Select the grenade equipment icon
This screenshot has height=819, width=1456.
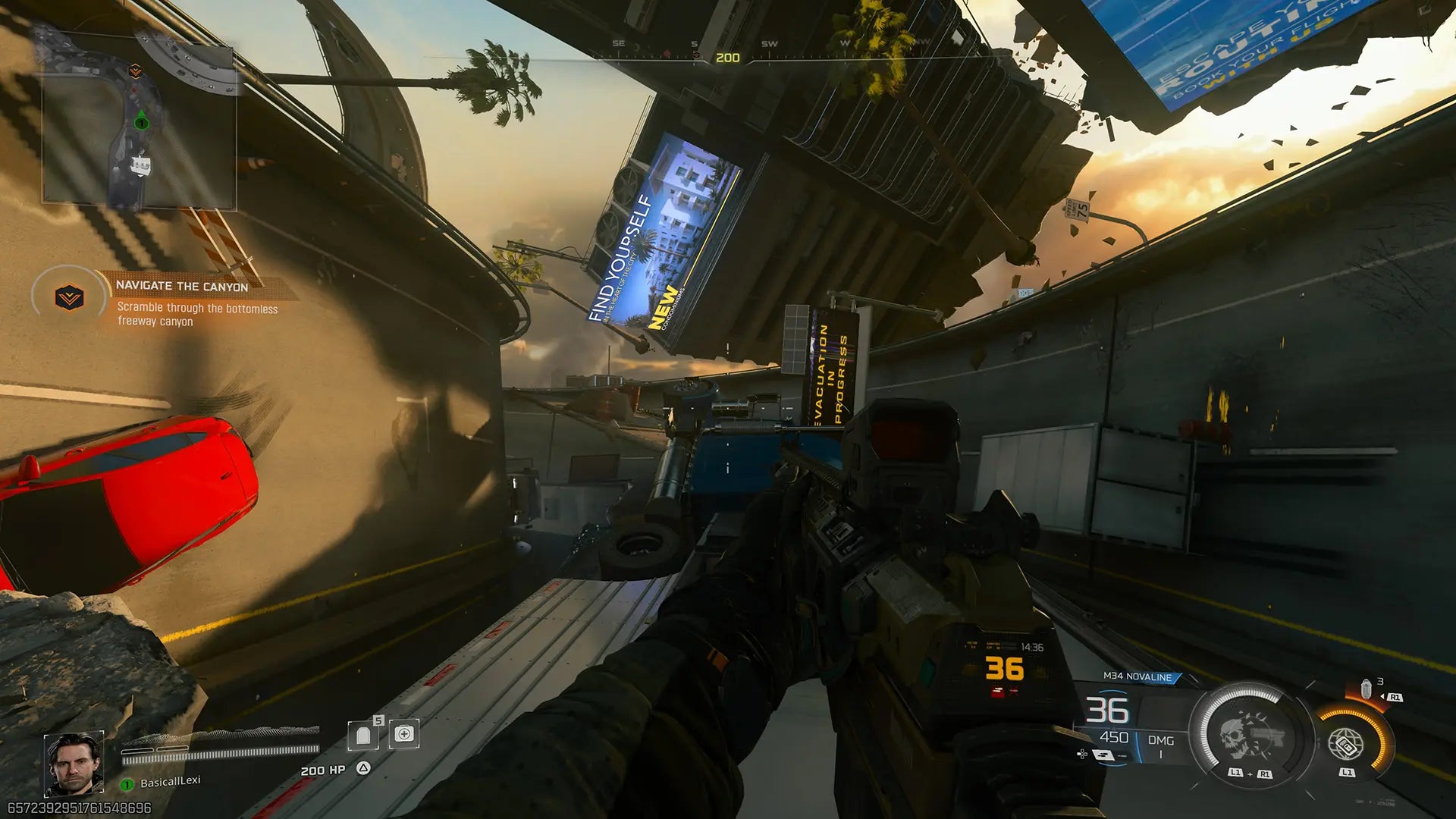click(x=1366, y=689)
